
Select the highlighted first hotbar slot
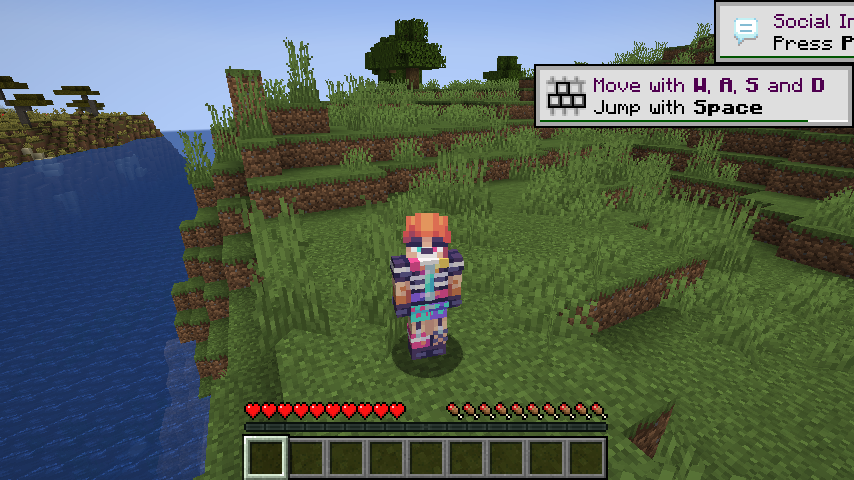(266, 458)
